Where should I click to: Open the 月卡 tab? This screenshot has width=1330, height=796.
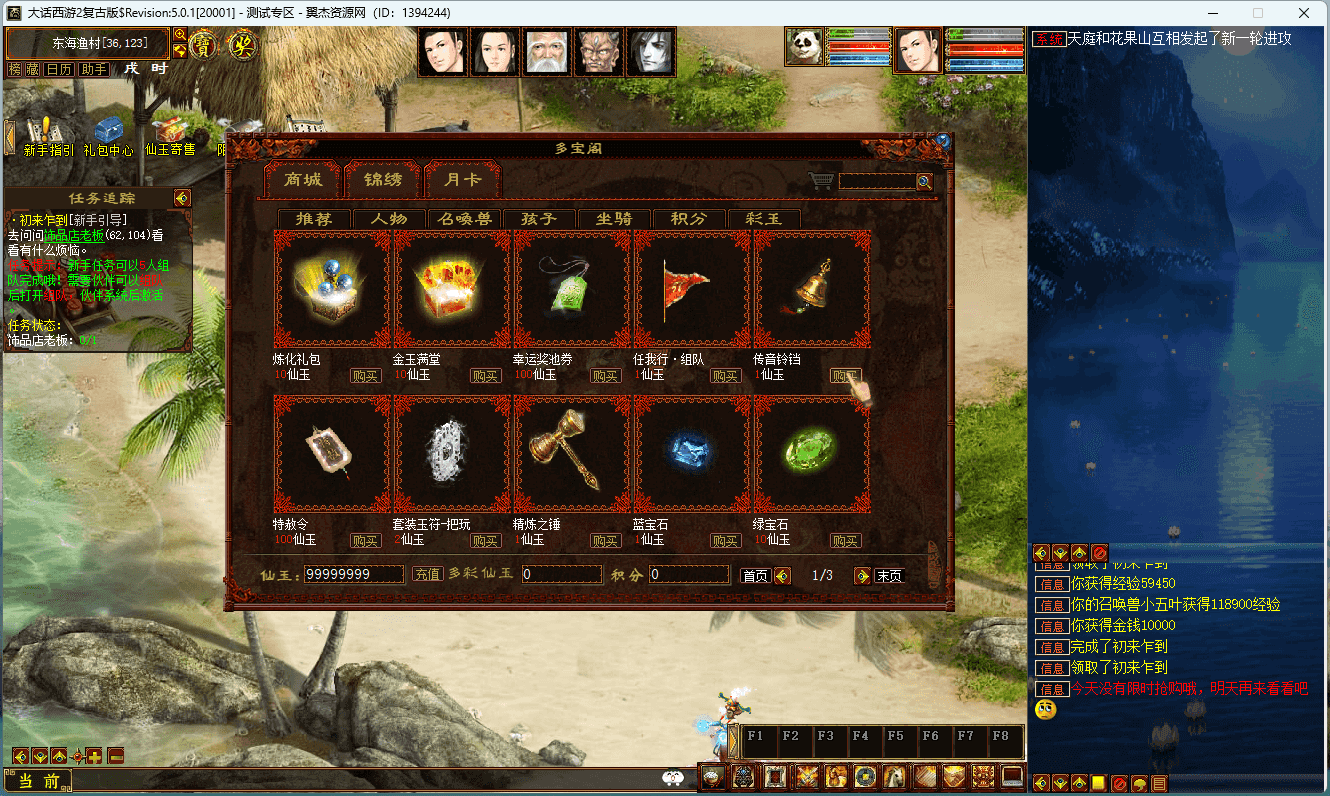(462, 180)
